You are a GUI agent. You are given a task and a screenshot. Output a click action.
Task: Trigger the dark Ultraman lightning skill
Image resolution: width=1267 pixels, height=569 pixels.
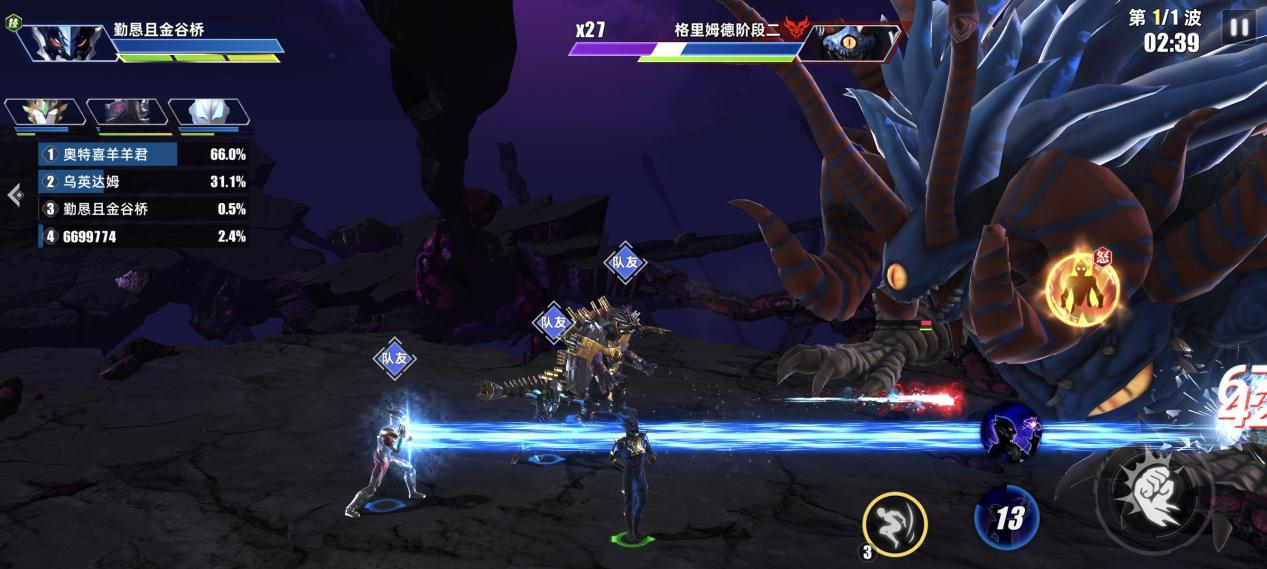tap(1011, 432)
